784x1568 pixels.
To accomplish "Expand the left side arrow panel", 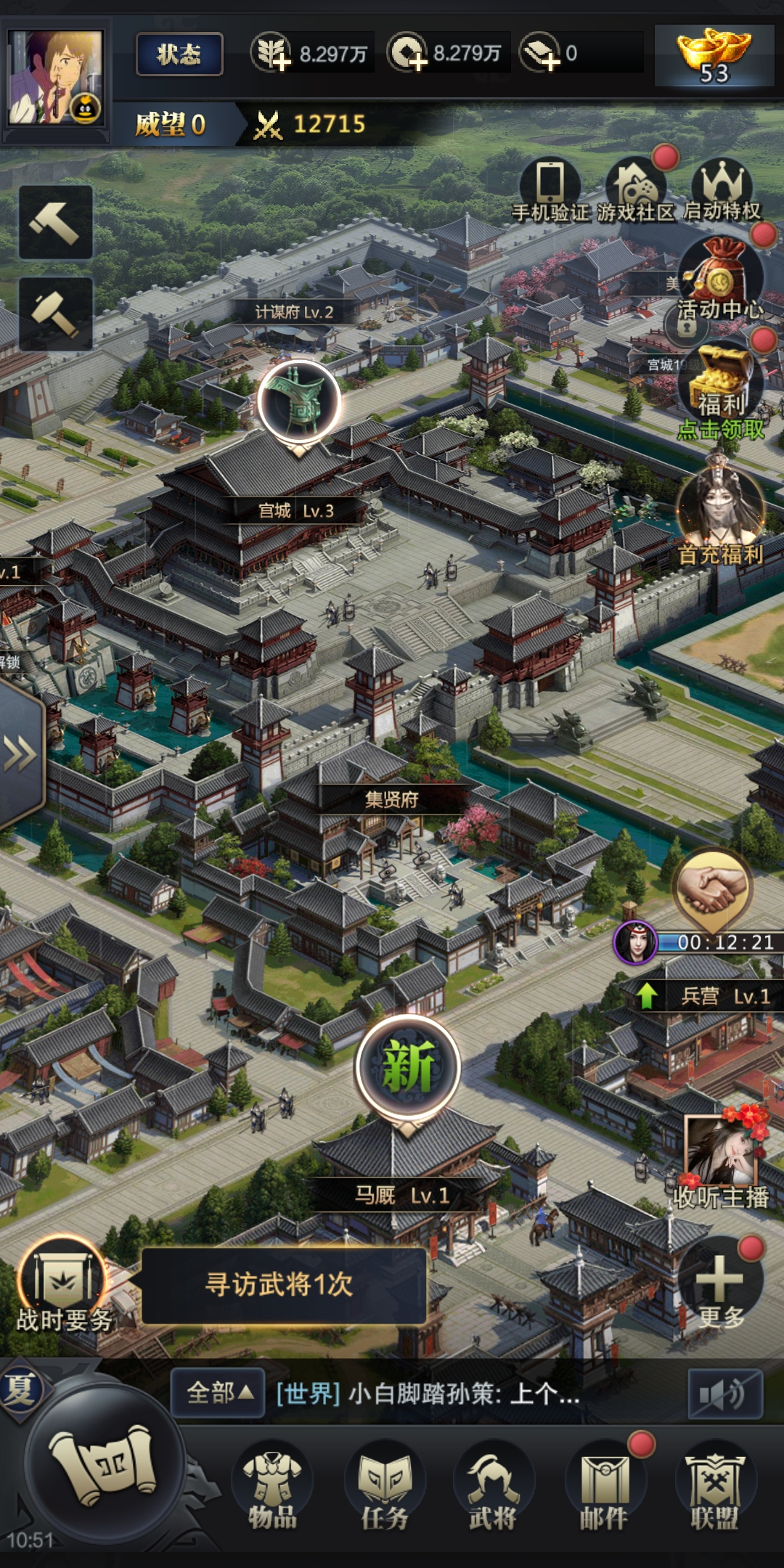I will 20,754.
